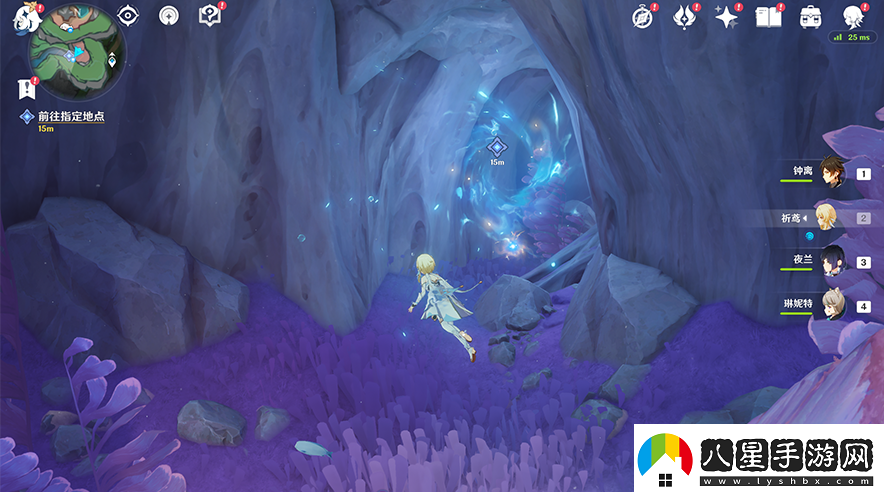Open the backpack inventory
The height and width of the screenshot is (492, 884).
(x=810, y=16)
